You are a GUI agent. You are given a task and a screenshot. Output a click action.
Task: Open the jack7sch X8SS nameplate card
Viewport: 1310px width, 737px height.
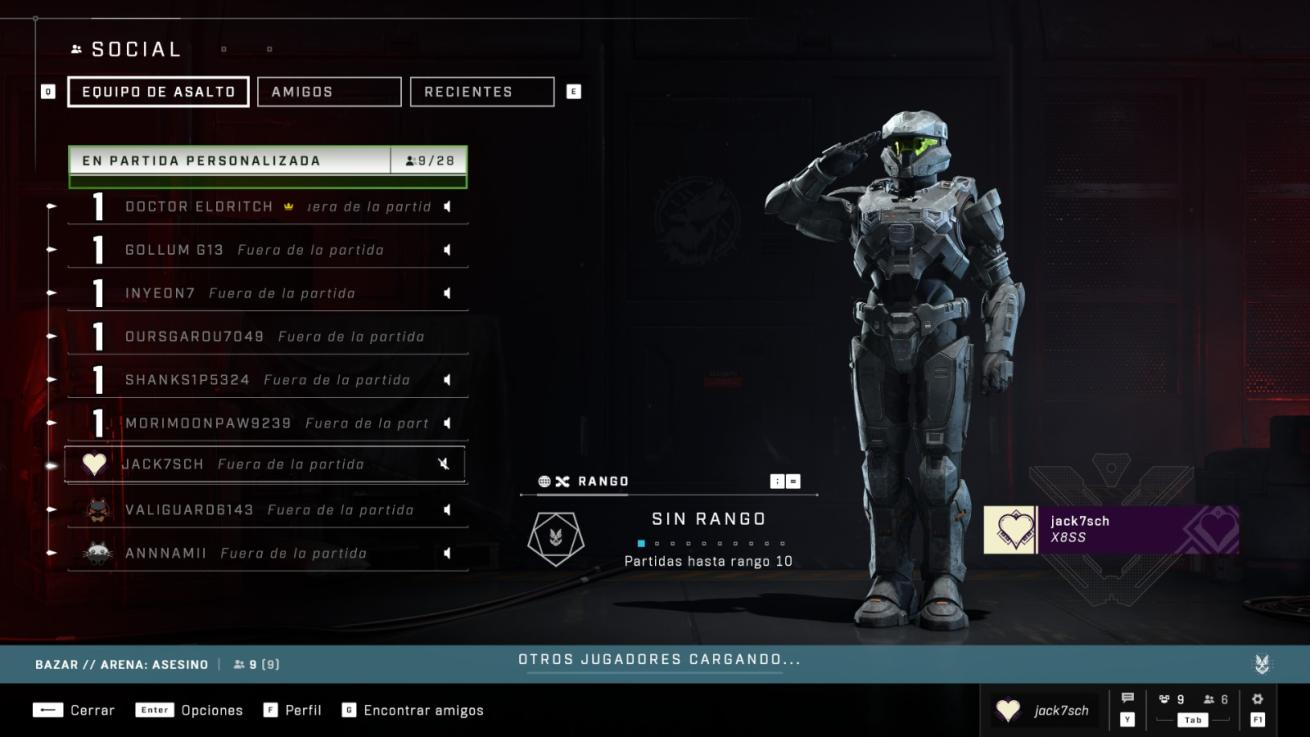[x=1111, y=529]
